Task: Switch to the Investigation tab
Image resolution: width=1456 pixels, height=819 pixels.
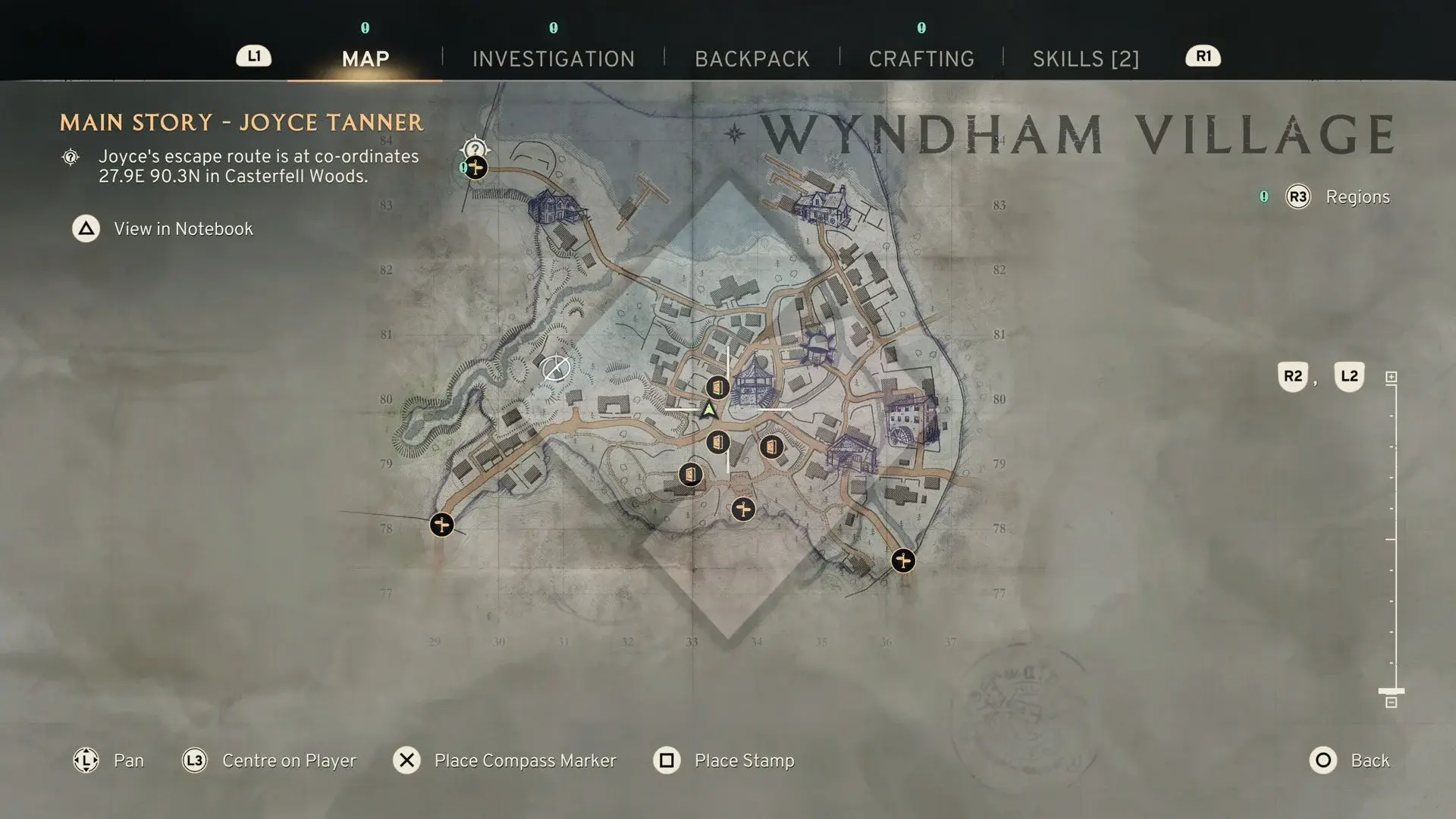Action: tap(553, 58)
